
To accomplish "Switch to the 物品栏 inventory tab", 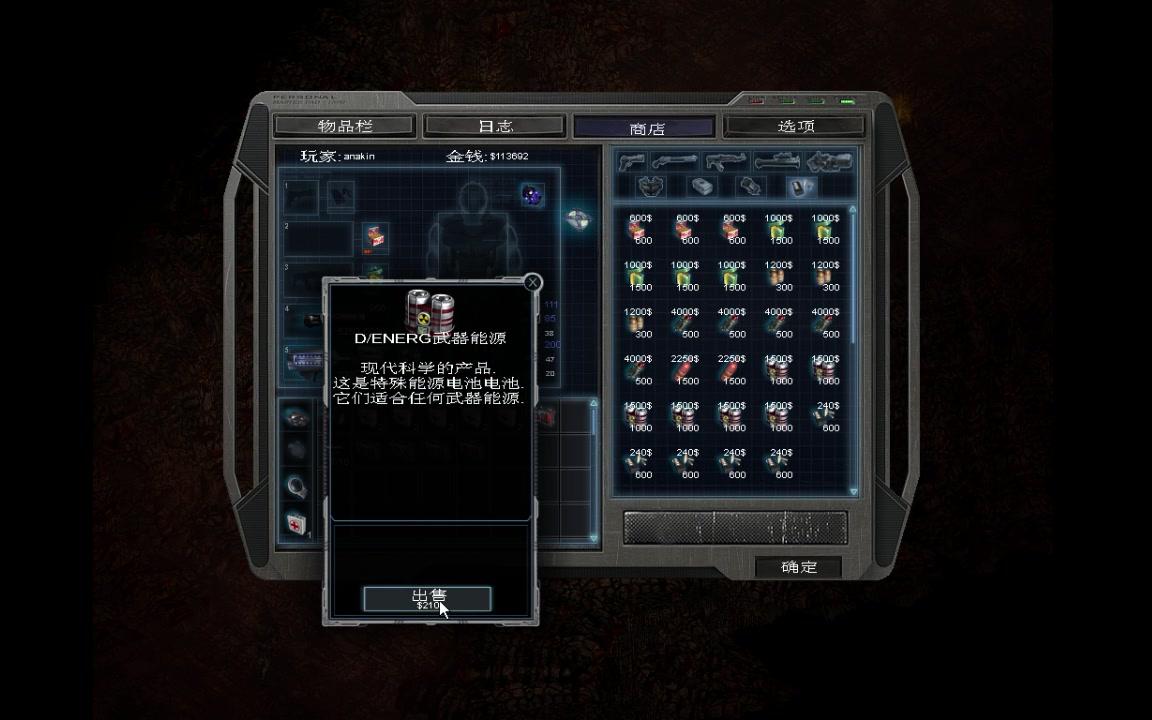I will click(x=344, y=126).
